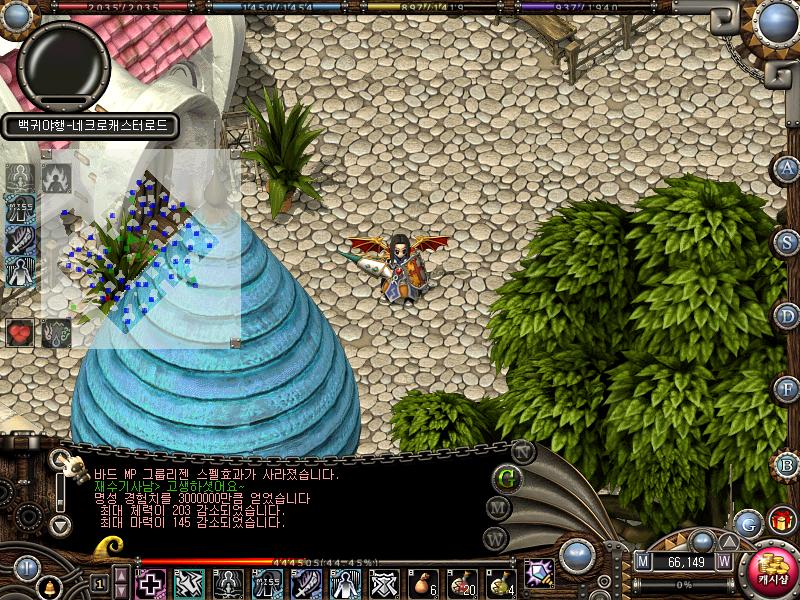The width and height of the screenshot is (800, 600).
Task: Click the purple crystal wand skill slot
Action: tap(540, 574)
